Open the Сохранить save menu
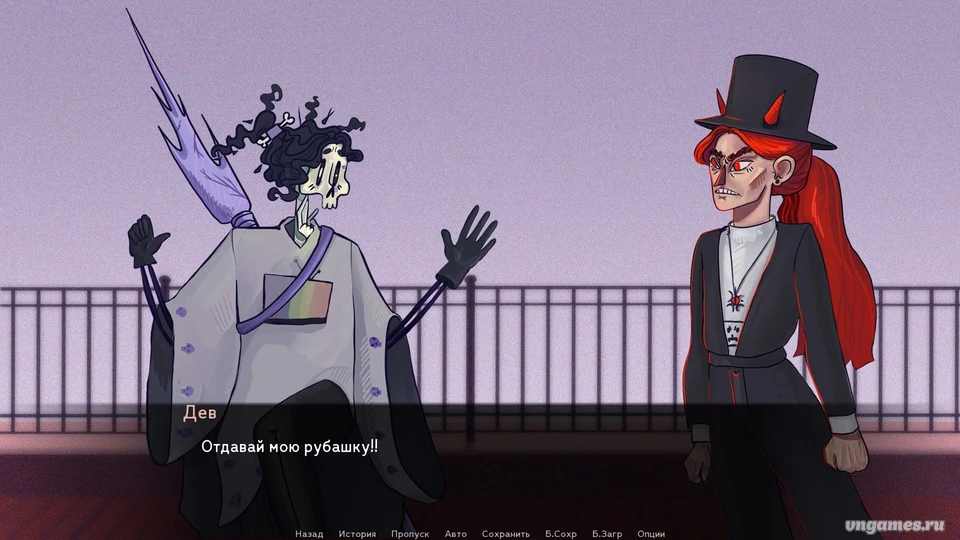960x540 pixels. point(505,534)
